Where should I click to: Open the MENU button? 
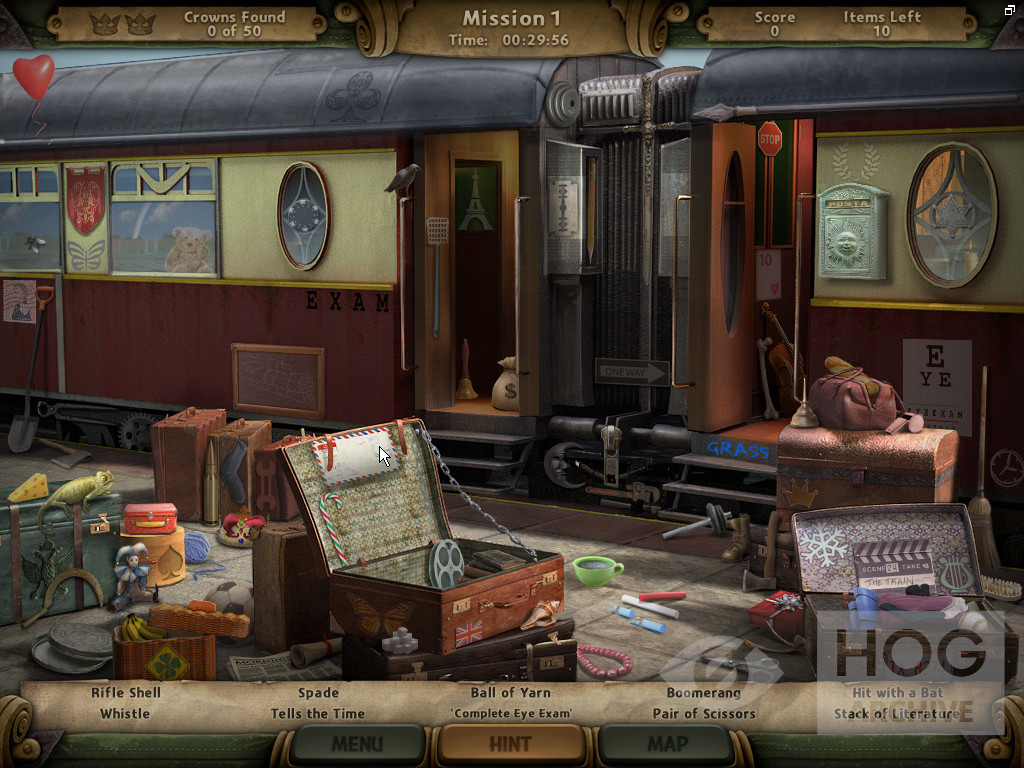tap(357, 744)
